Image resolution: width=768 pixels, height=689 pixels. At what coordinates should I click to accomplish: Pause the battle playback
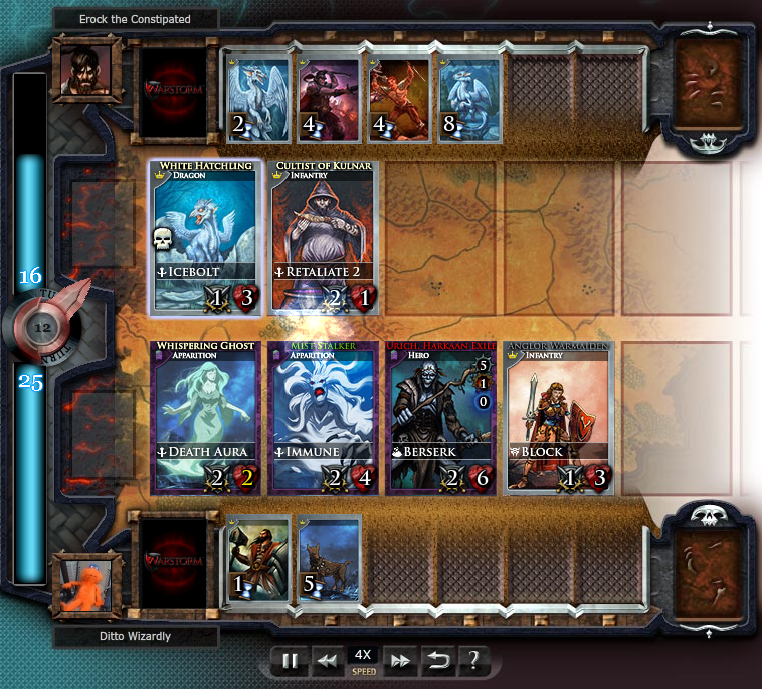pos(290,660)
